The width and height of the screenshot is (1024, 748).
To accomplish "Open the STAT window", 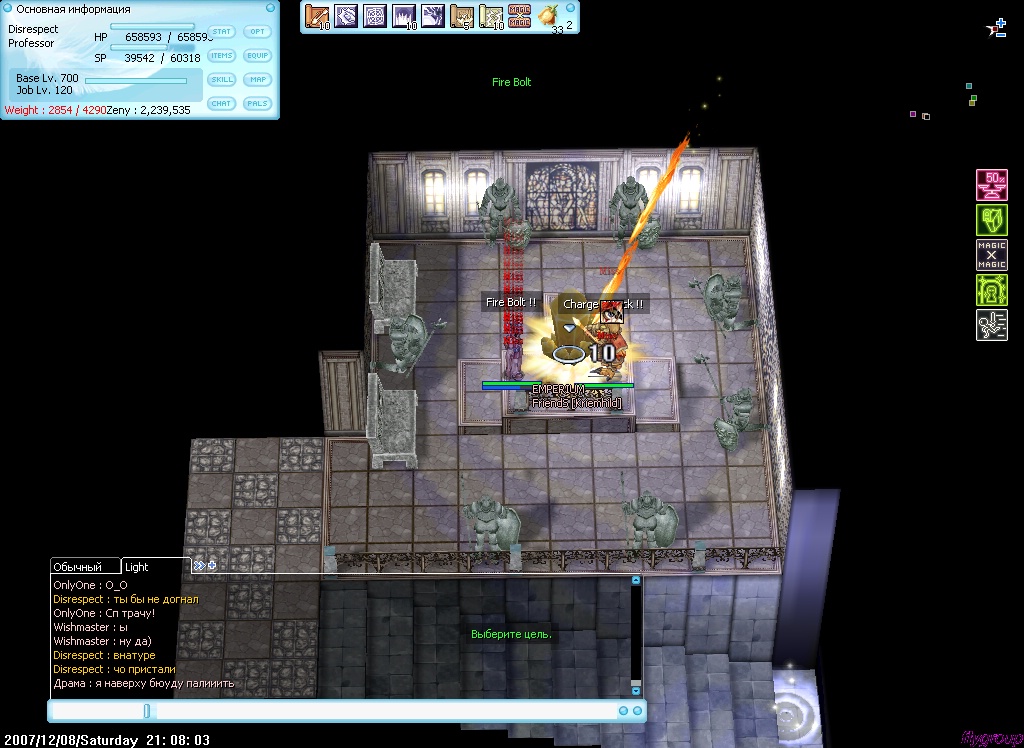I will 222,32.
